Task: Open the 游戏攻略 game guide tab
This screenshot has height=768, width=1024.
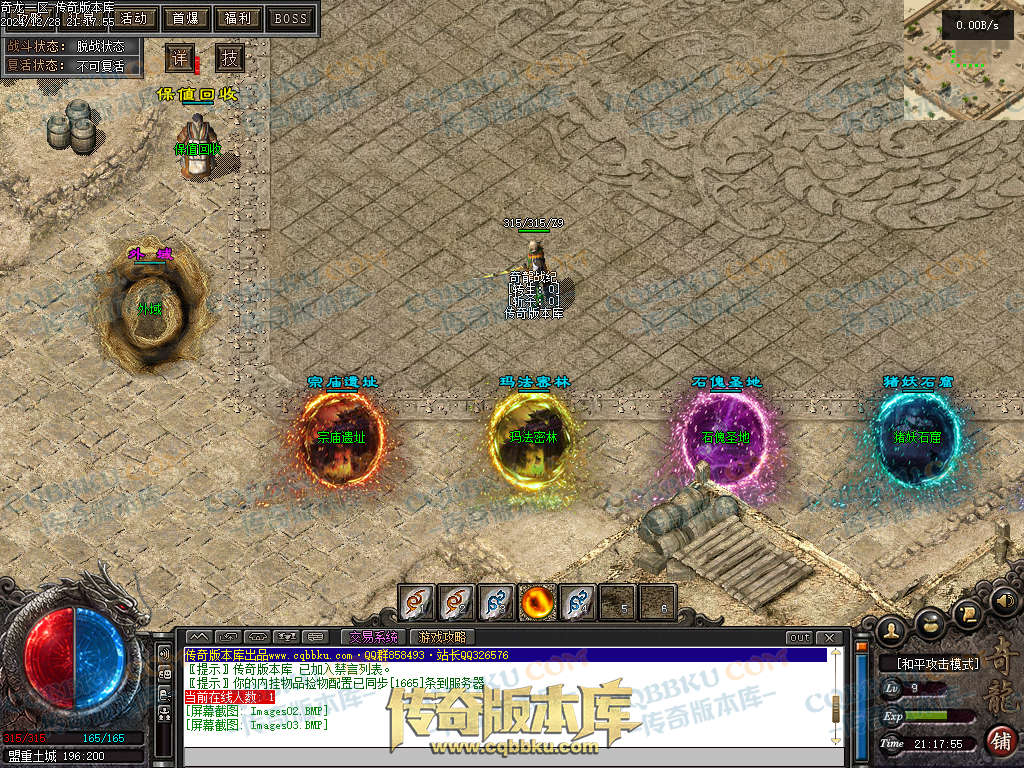Action: click(441, 637)
